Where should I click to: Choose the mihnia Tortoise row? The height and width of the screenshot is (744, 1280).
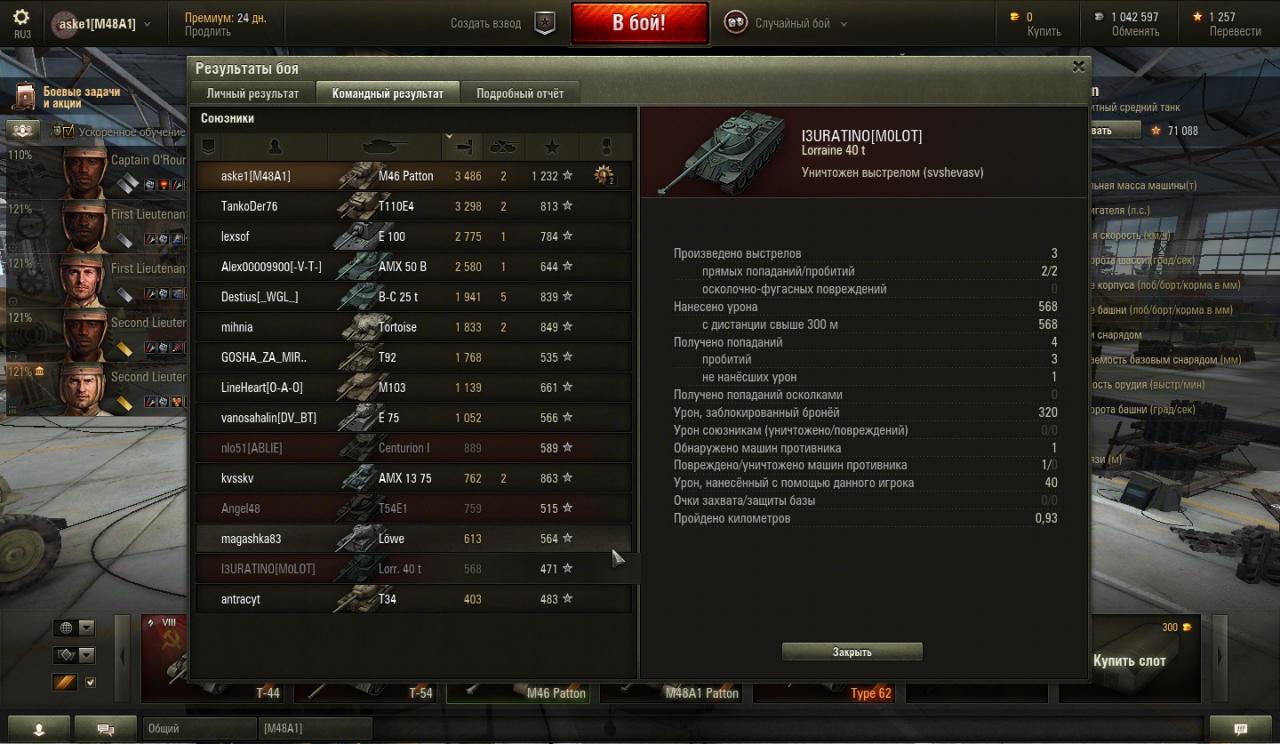[x=412, y=327]
